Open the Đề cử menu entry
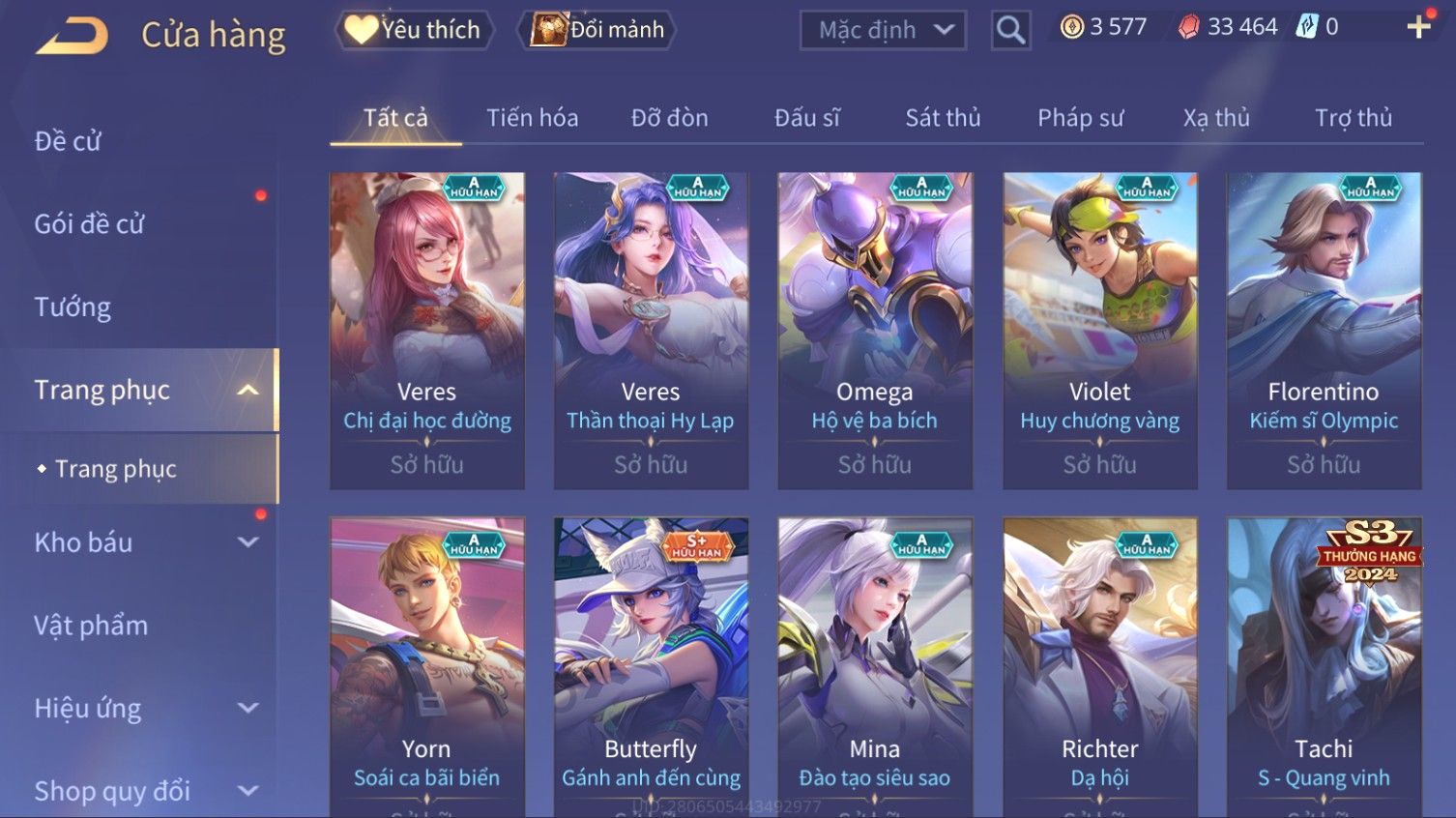 pos(68,141)
